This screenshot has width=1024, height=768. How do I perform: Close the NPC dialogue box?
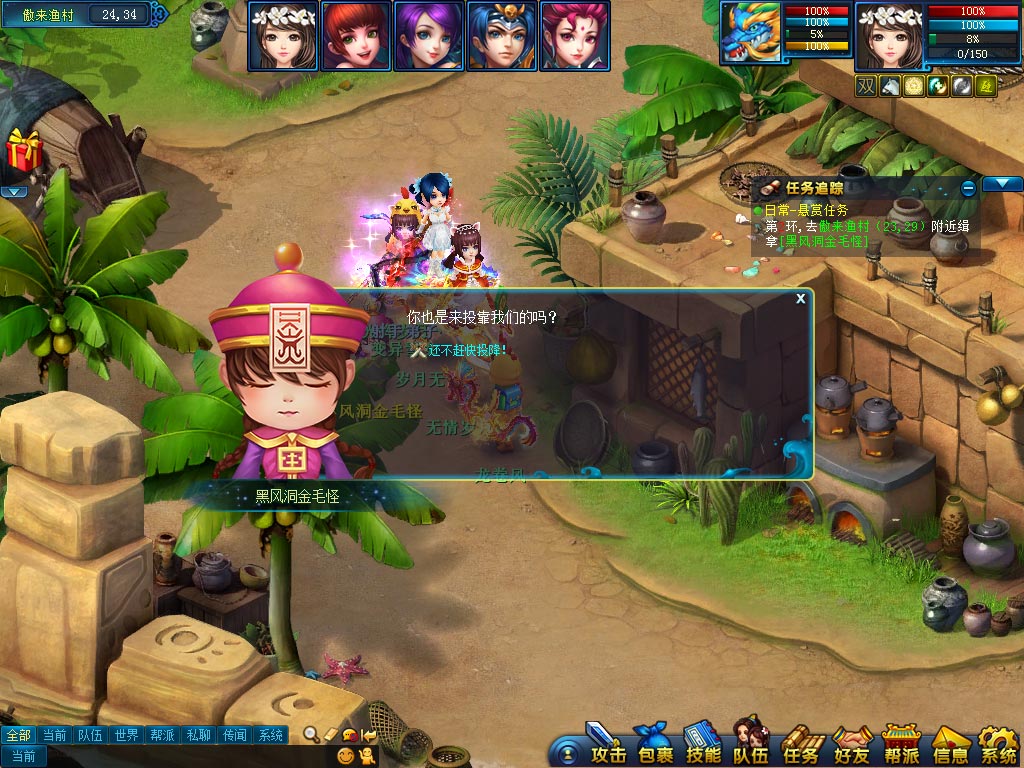coord(800,298)
